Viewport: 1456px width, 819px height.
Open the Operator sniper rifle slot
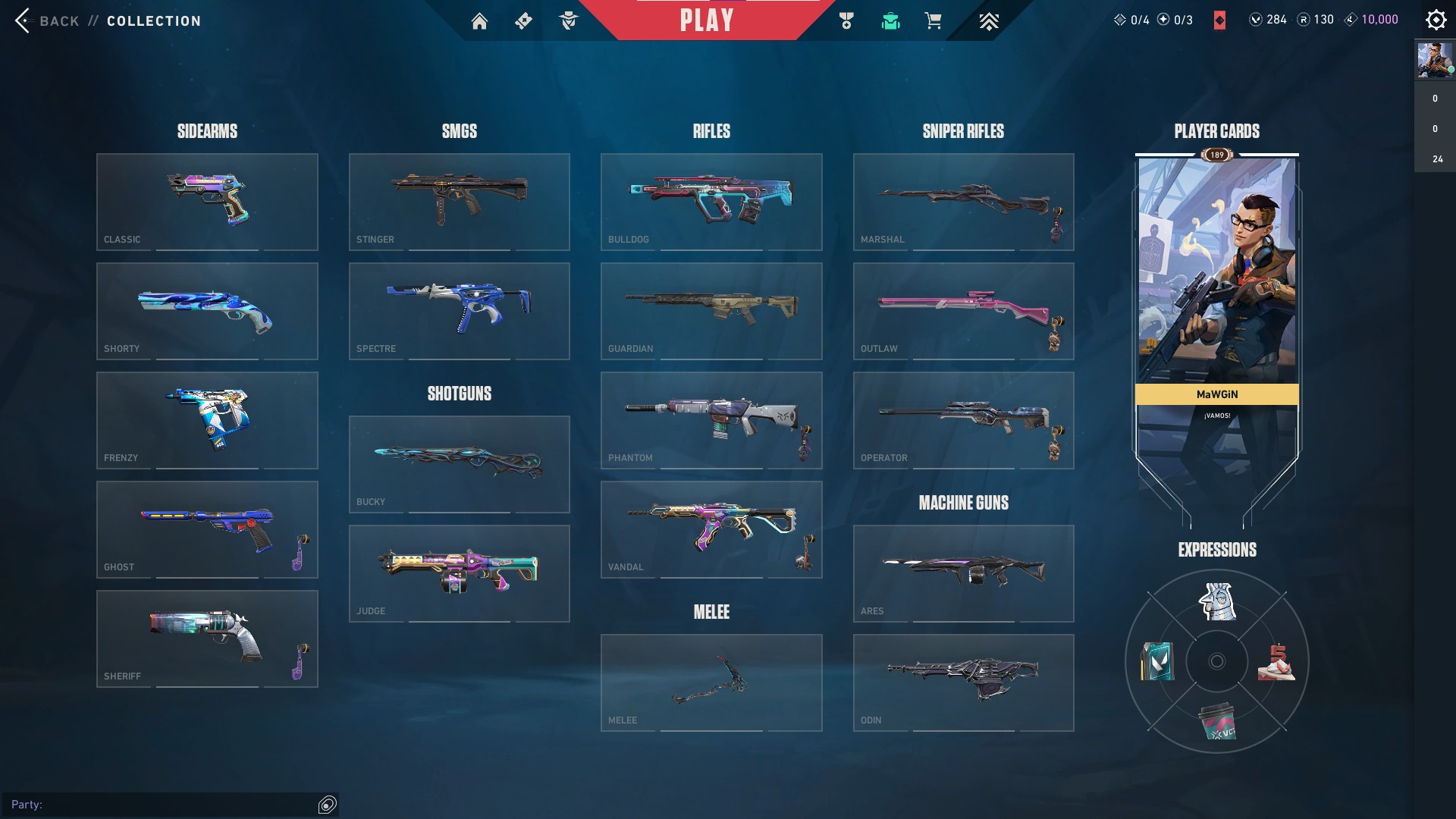(x=963, y=420)
